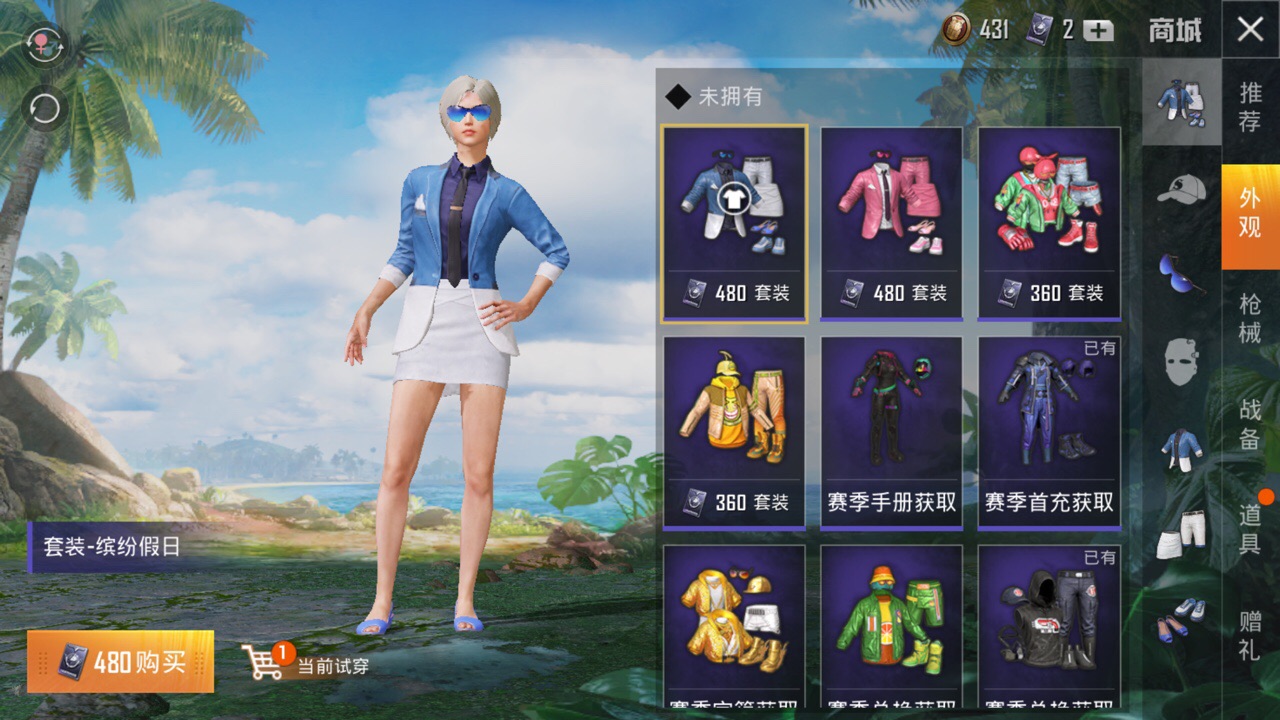1280x720 pixels.
Task: Choose the green and red outfit for 360
Action: tap(1049, 222)
